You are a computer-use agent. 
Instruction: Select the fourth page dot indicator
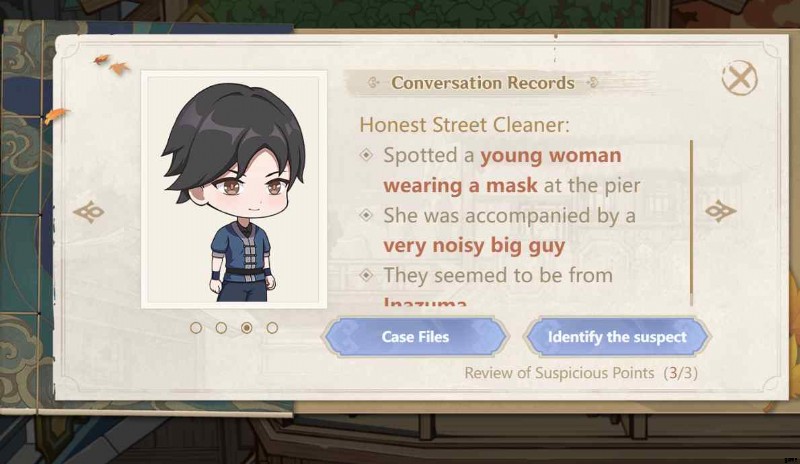(272, 327)
